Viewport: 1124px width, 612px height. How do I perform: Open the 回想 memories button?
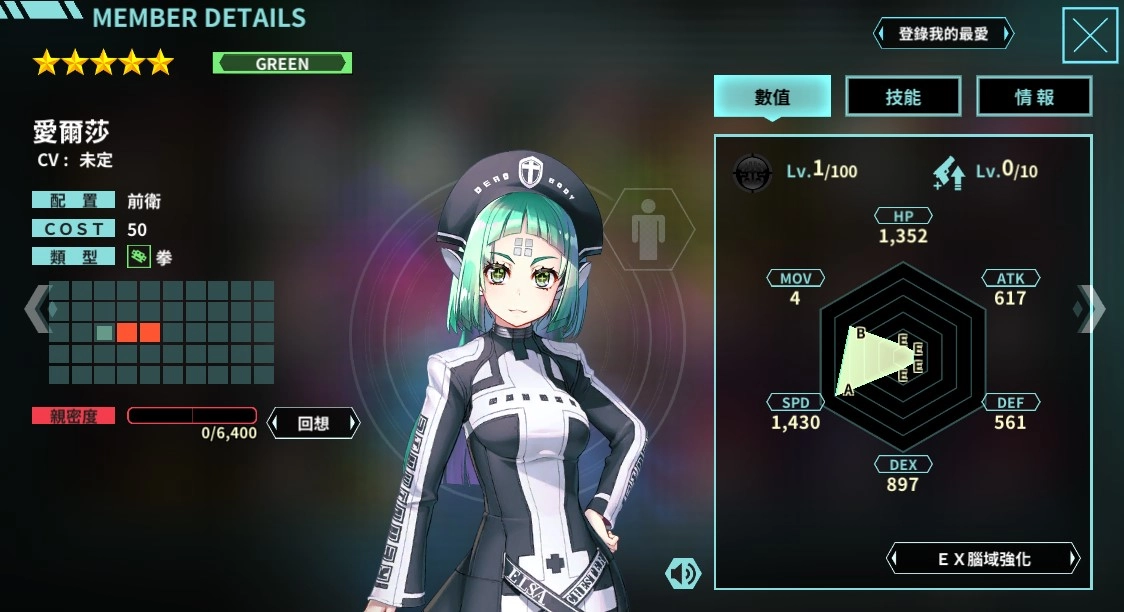[x=313, y=423]
